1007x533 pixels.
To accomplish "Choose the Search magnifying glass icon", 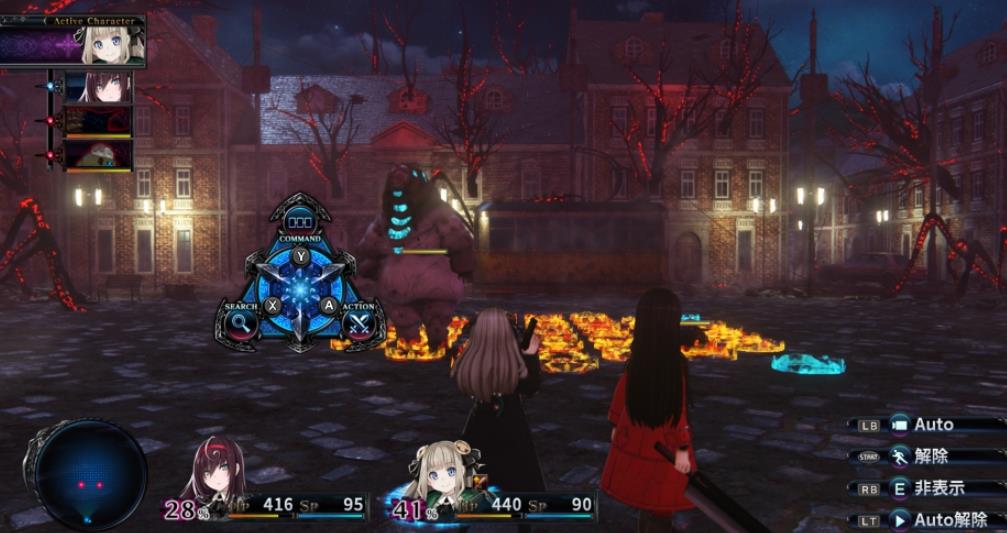I will point(241,322).
